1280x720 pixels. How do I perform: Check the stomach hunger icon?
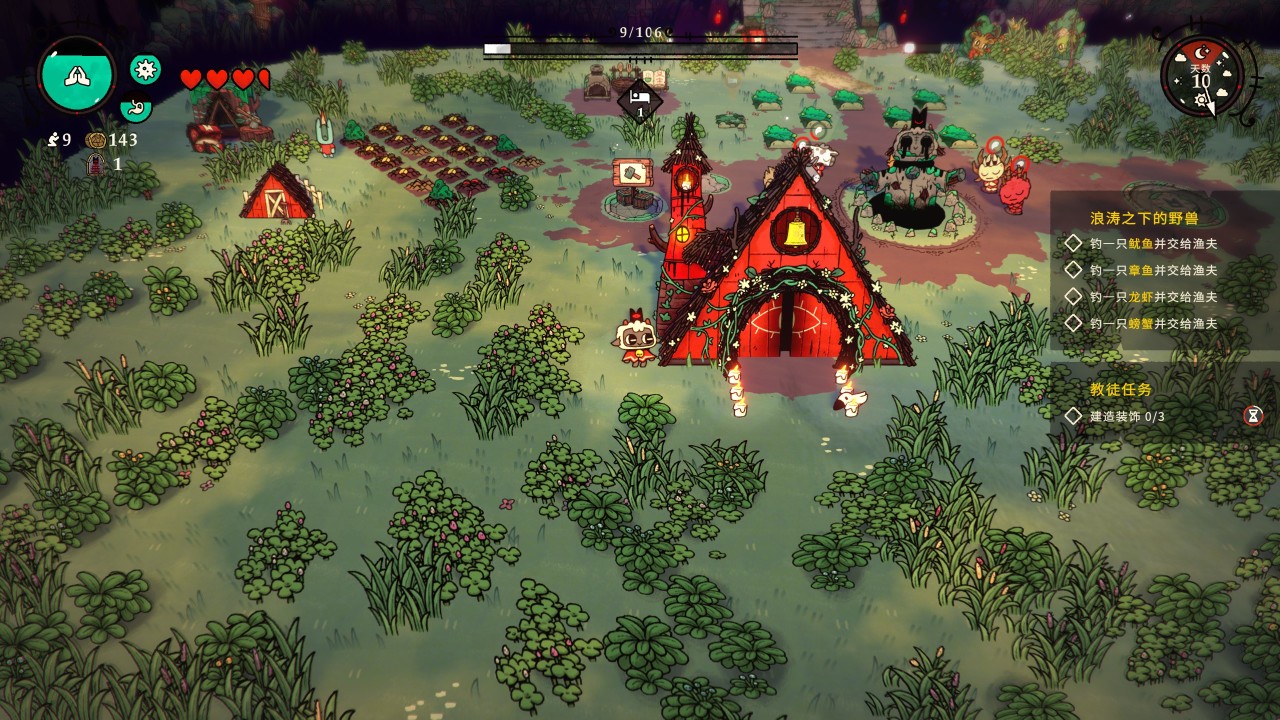134,107
